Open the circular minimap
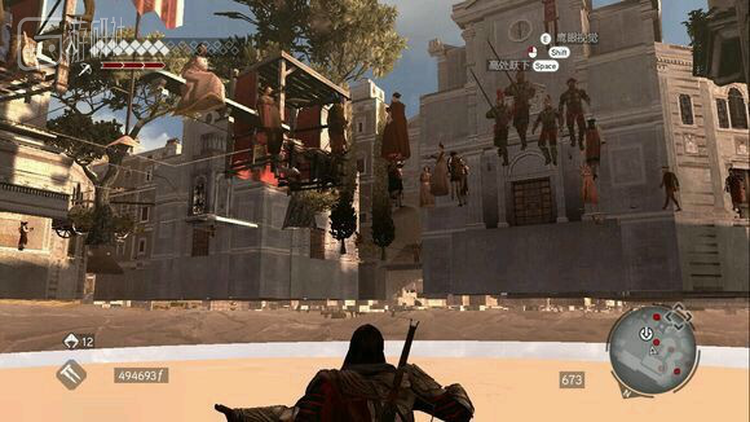Image resolution: width=750 pixels, height=422 pixels. 654,350
